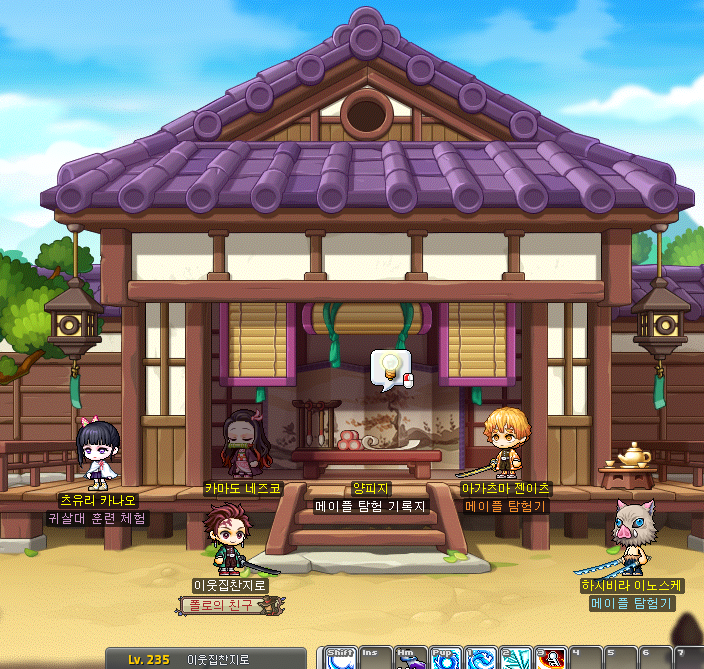Trigger the cyan slash skill in slot 2
The height and width of the screenshot is (669, 704).
(x=516, y=659)
